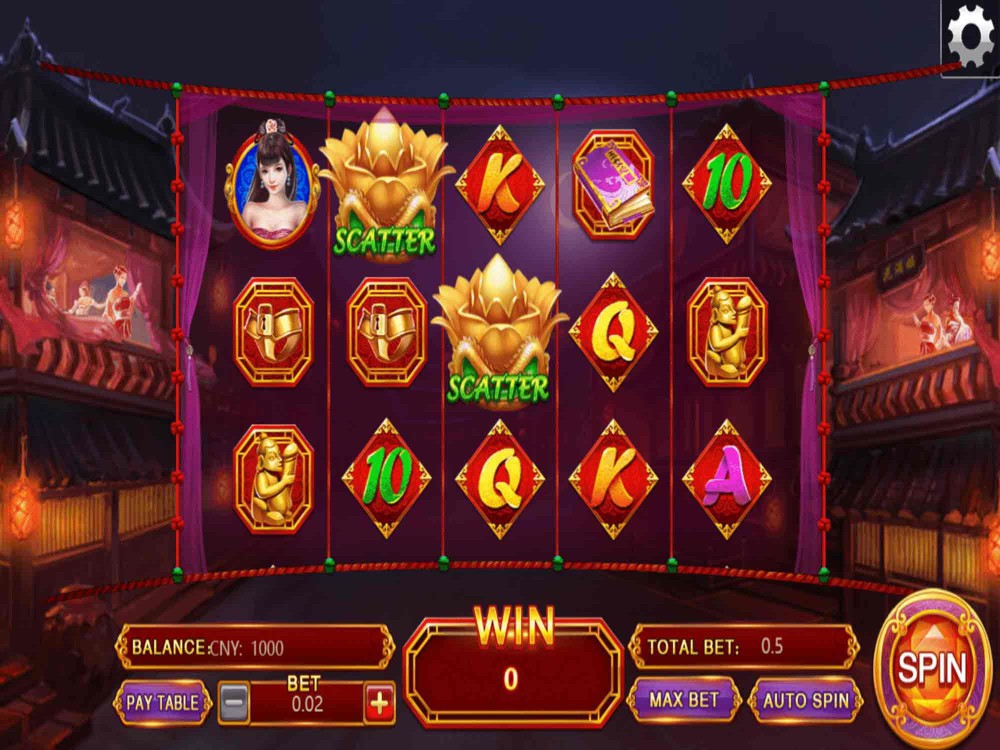Increase the bet with the plus button
This screenshot has width=1000, height=750.
tap(380, 703)
